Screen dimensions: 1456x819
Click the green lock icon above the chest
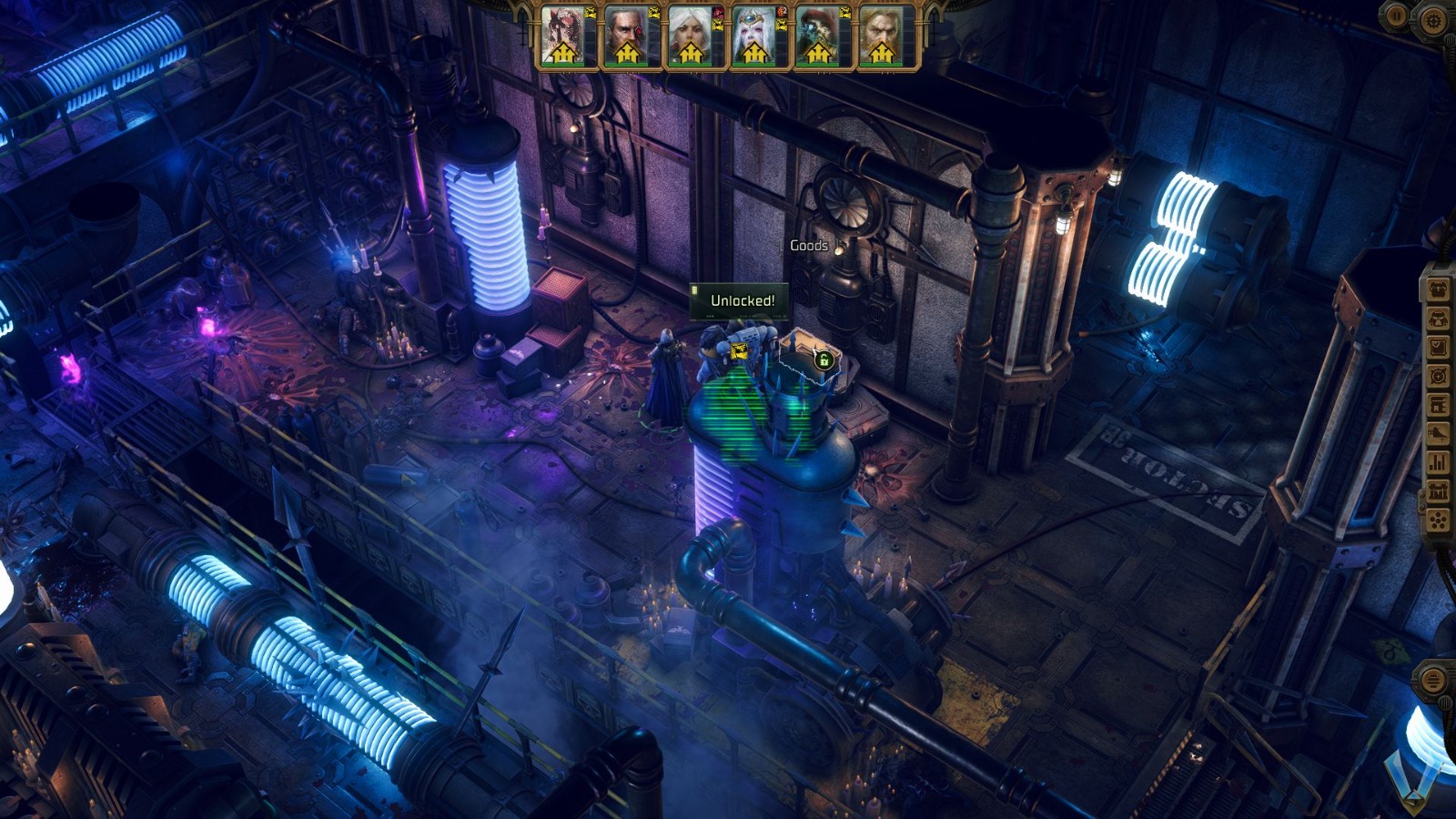(824, 362)
